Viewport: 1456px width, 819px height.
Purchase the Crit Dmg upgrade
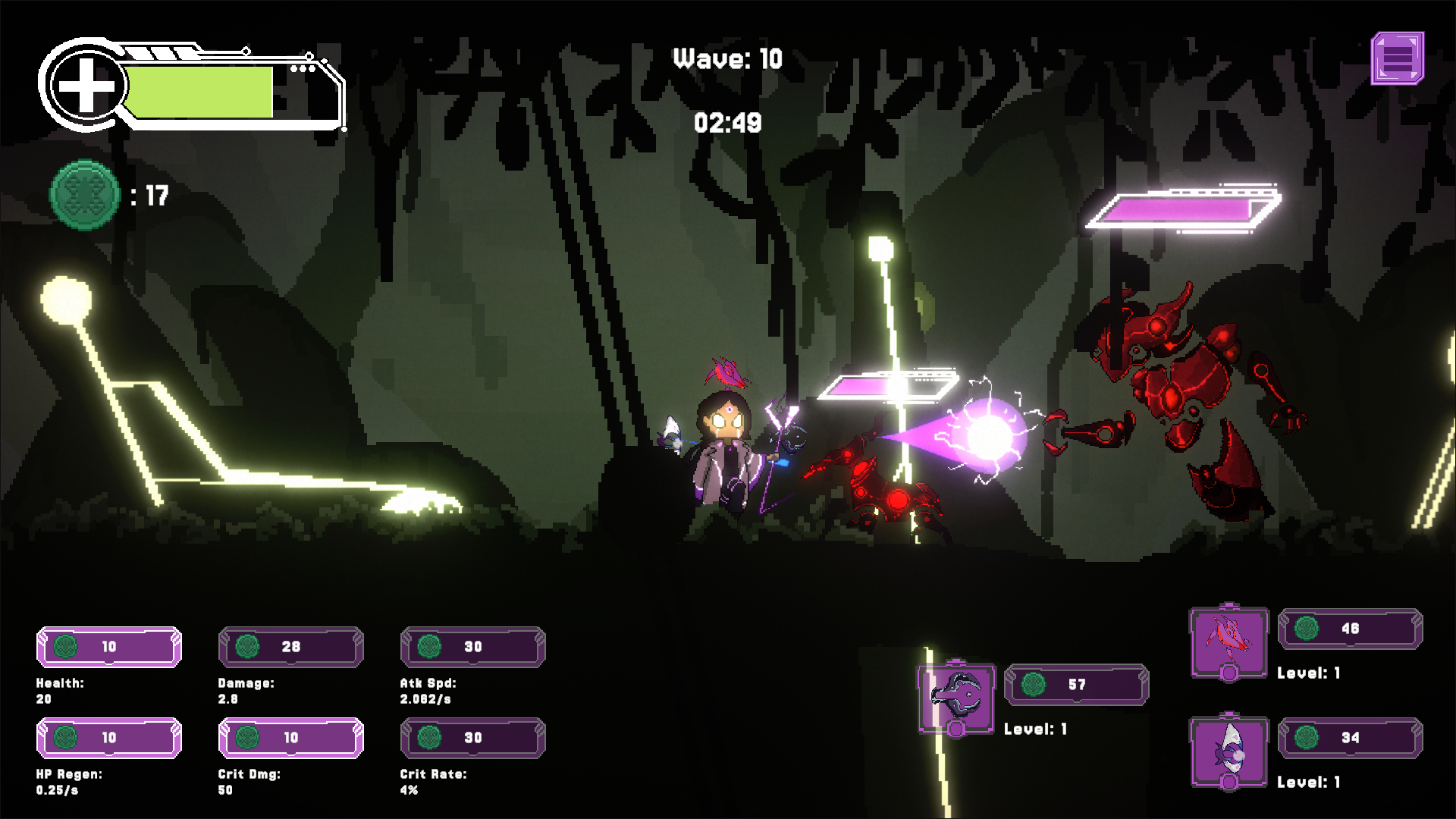pyautogui.click(x=291, y=738)
